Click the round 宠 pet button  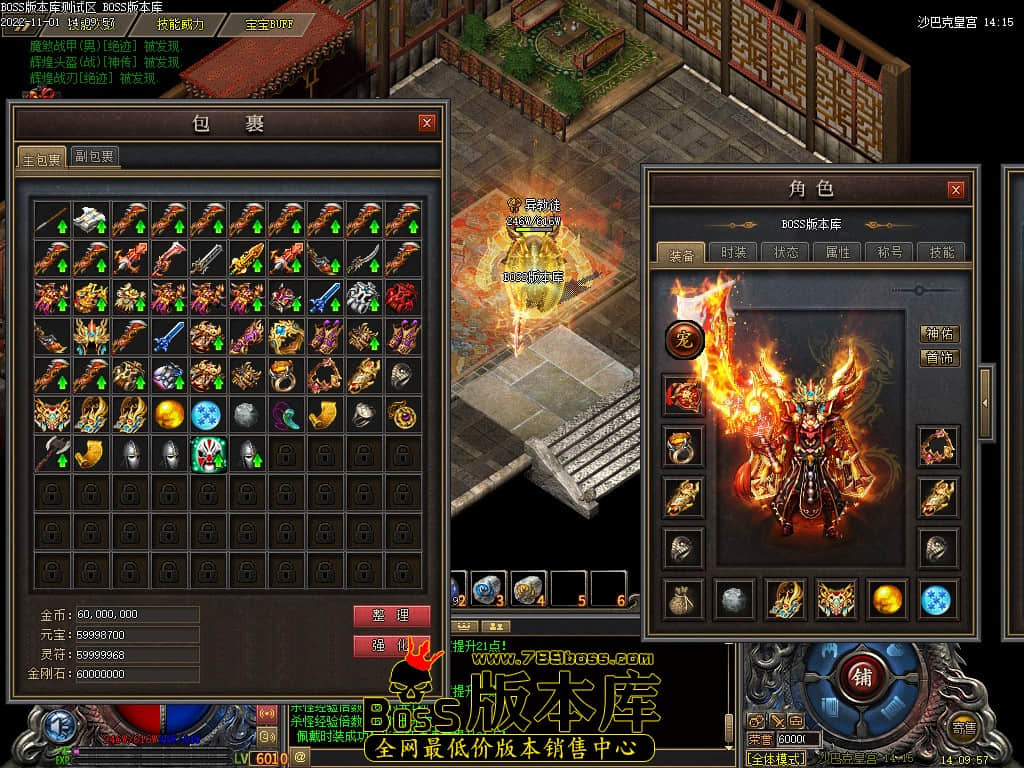pos(685,341)
